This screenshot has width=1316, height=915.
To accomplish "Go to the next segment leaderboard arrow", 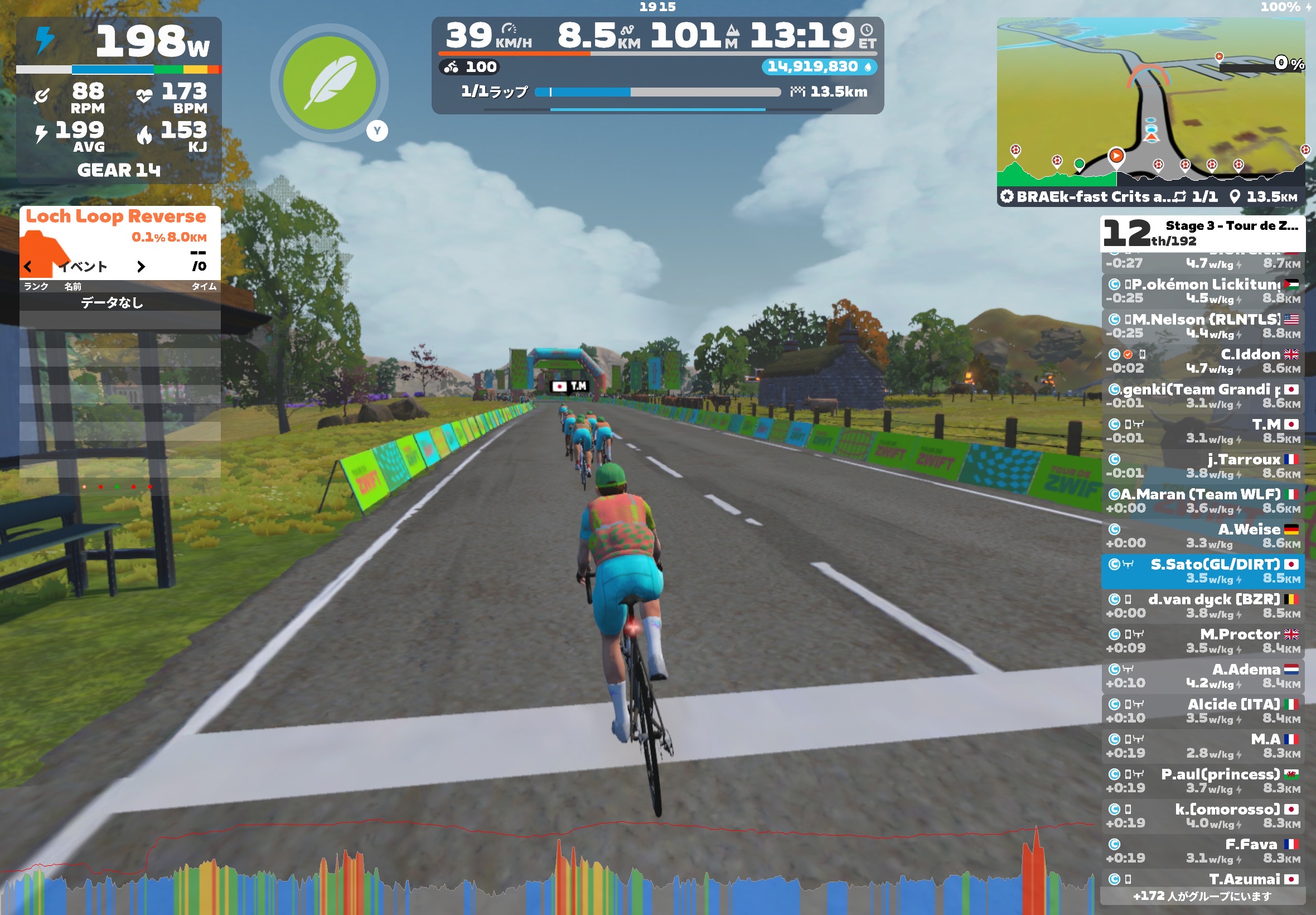I will (141, 267).
